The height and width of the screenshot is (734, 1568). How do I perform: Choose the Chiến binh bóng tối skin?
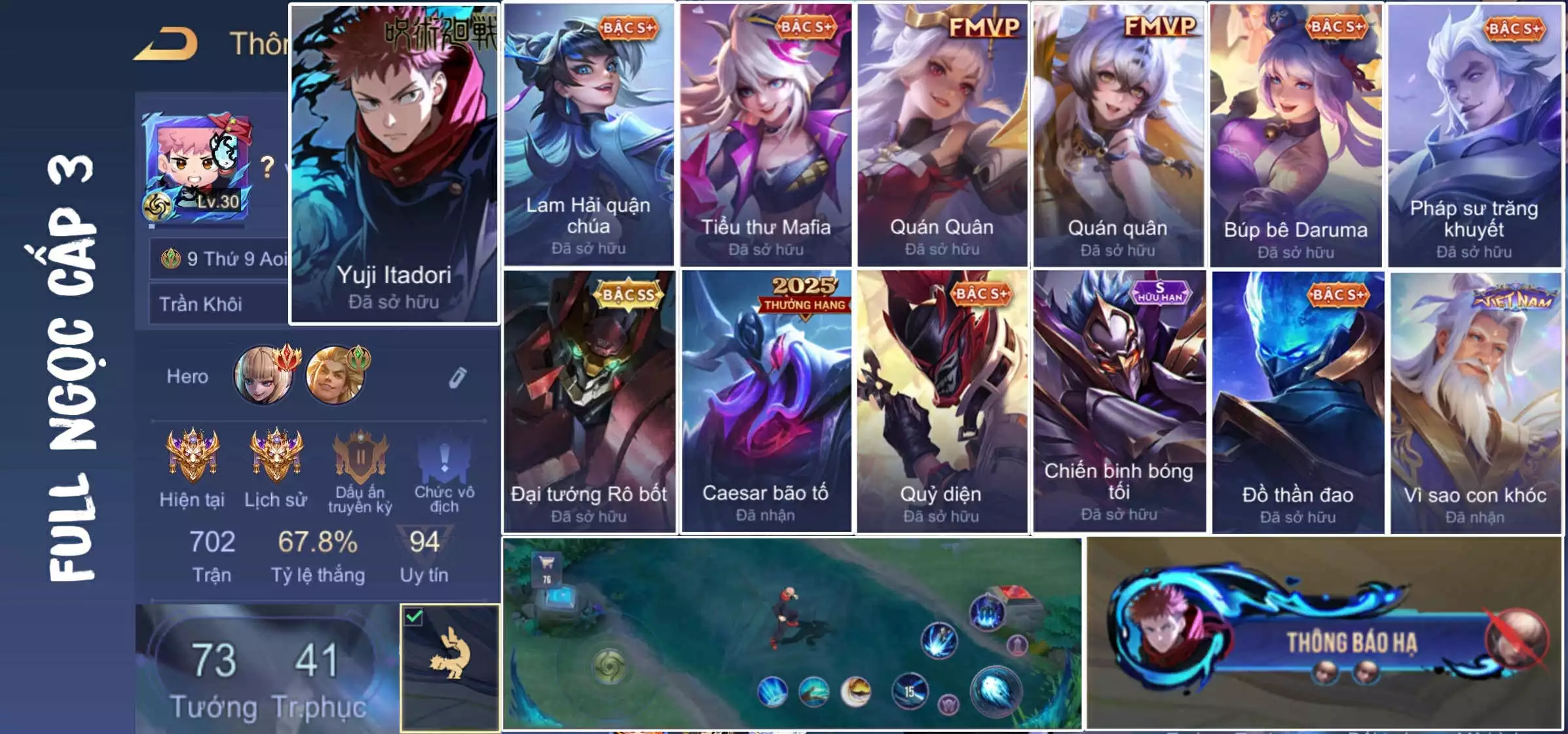pos(1119,401)
